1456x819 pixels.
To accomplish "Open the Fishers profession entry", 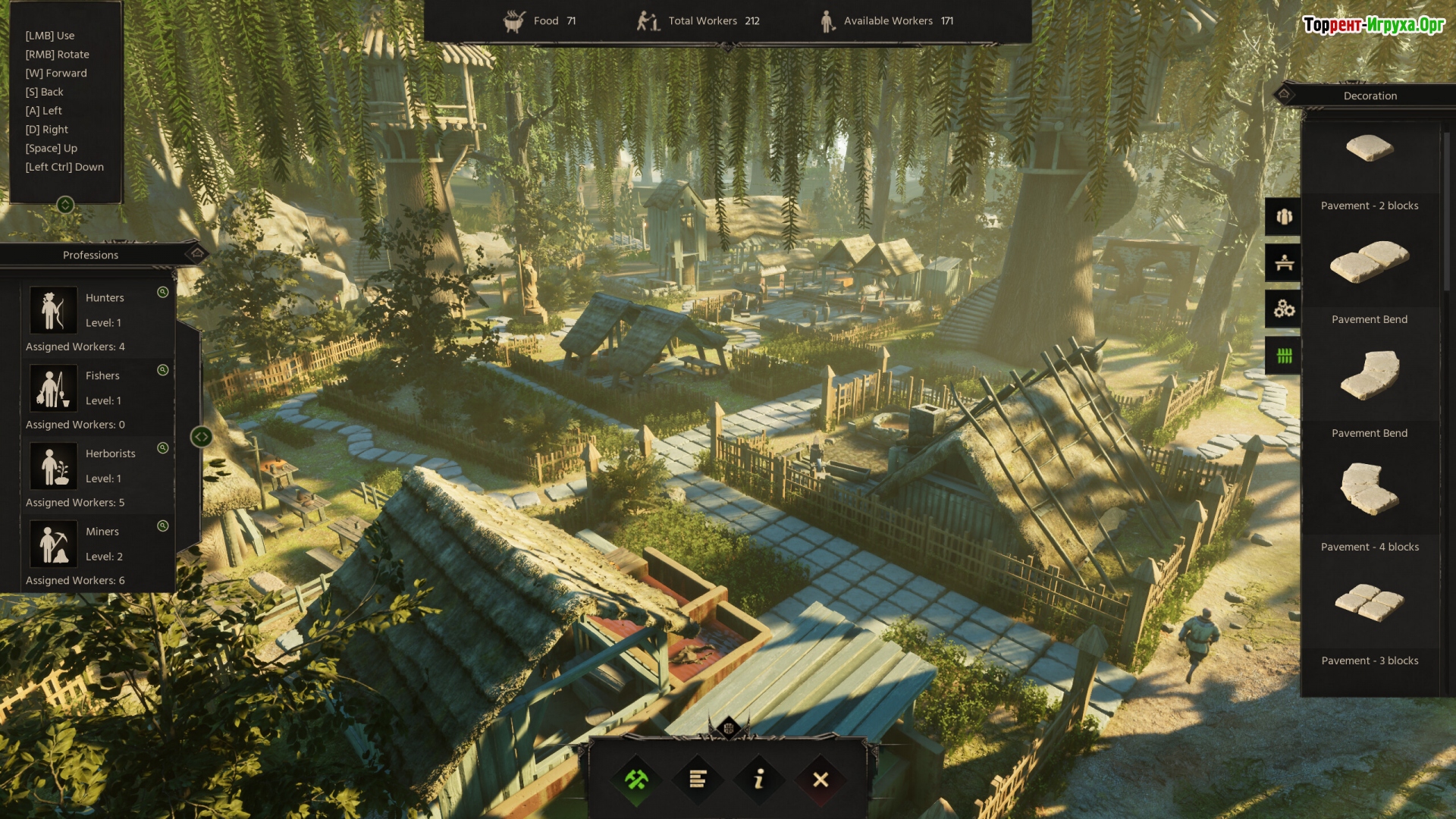I will pyautogui.click(x=99, y=388).
